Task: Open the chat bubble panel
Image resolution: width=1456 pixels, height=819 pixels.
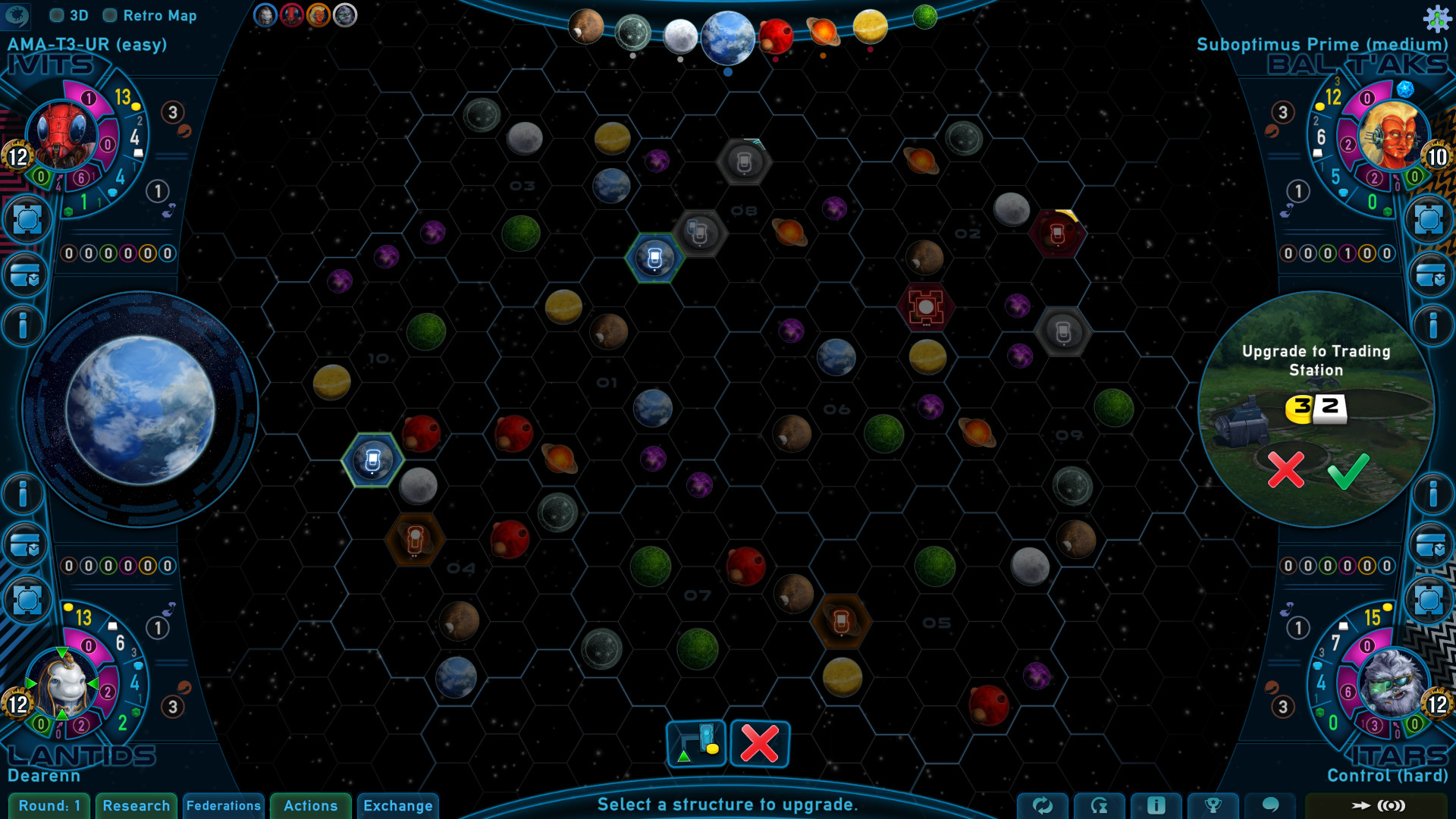Action: pos(1271,806)
